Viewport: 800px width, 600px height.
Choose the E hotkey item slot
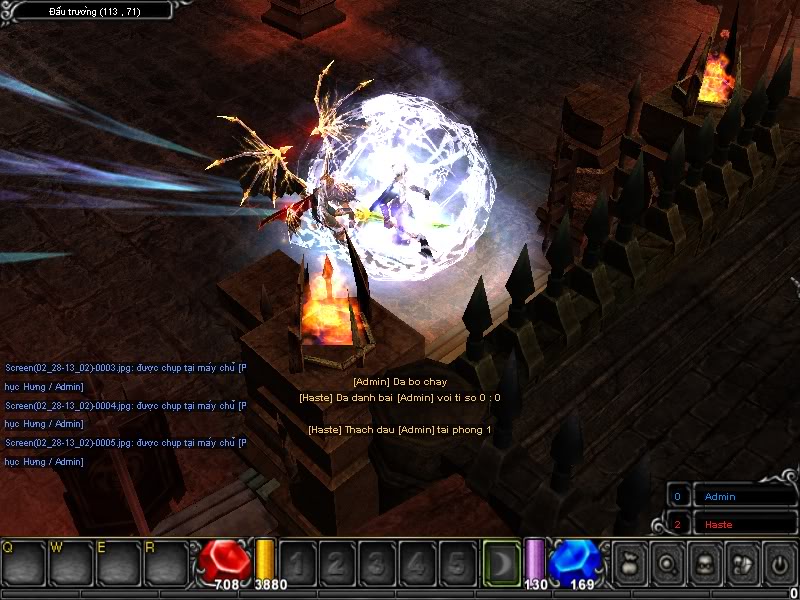pos(120,562)
